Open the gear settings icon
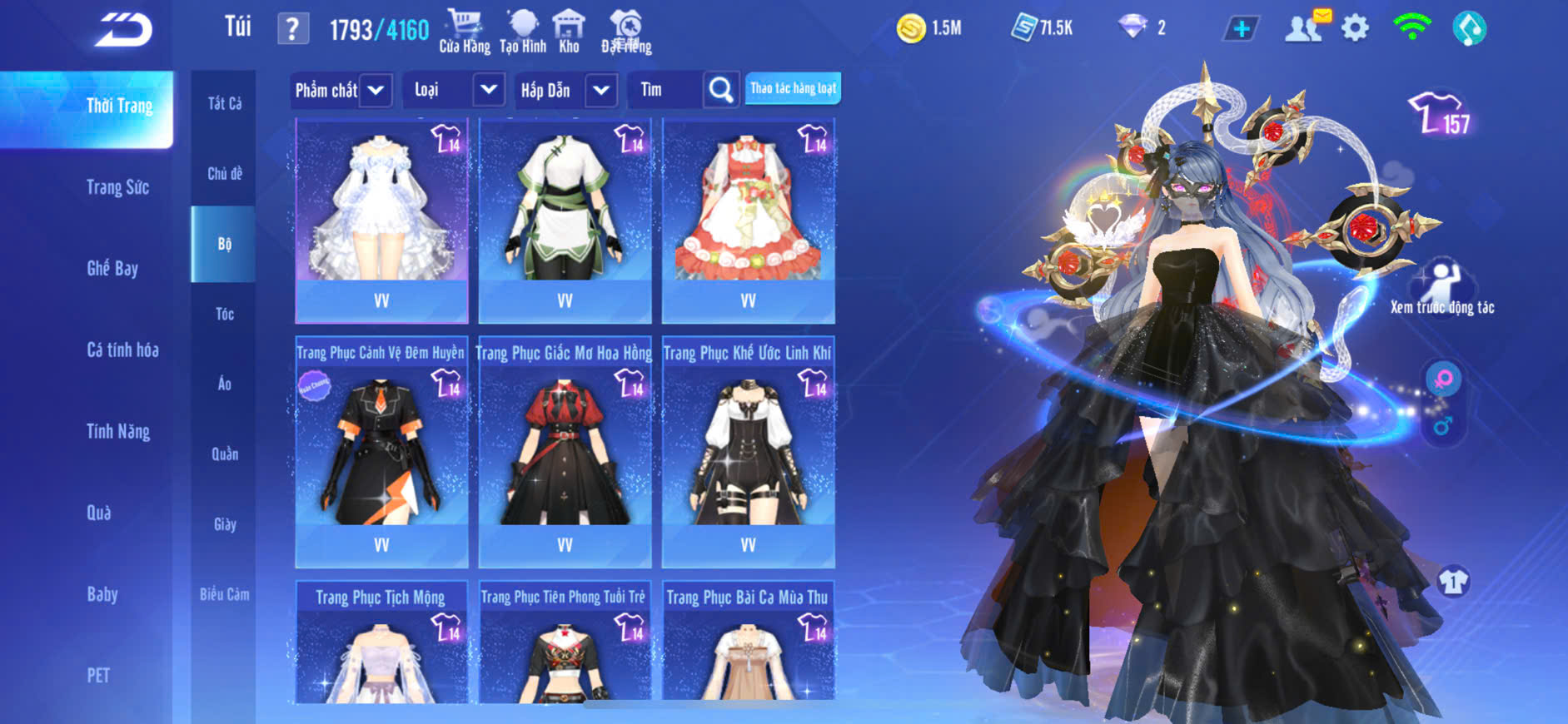The image size is (1568, 724). (x=1355, y=29)
